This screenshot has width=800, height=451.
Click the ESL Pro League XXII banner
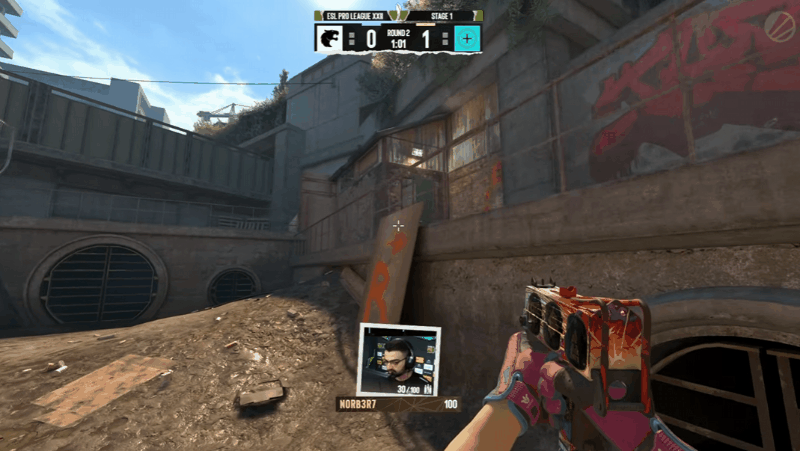351,16
